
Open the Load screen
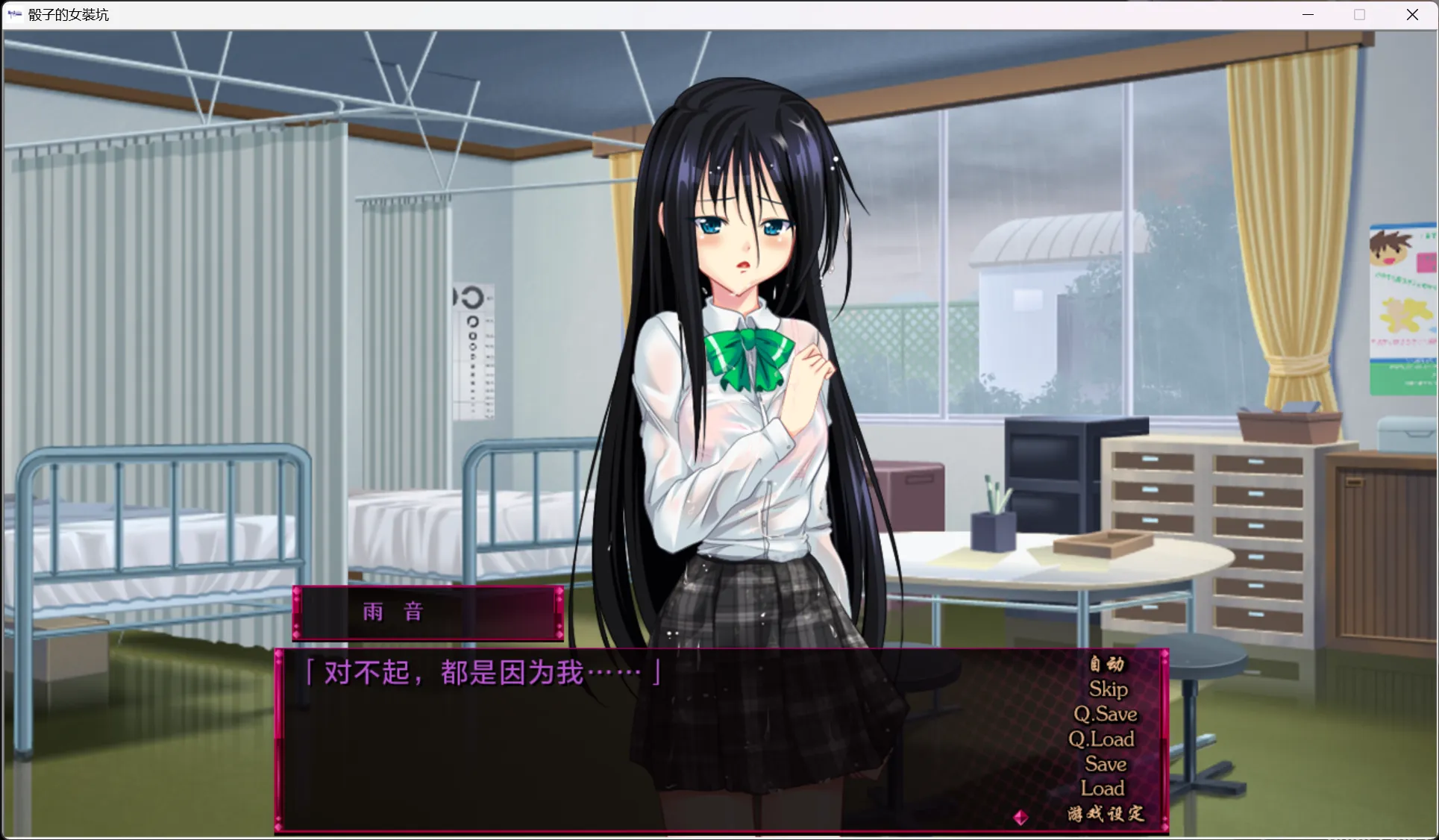pyautogui.click(x=1102, y=788)
